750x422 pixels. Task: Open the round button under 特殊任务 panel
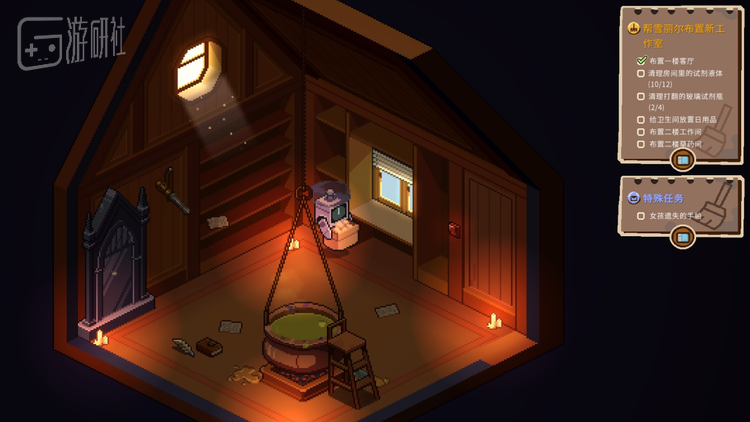[x=683, y=237]
